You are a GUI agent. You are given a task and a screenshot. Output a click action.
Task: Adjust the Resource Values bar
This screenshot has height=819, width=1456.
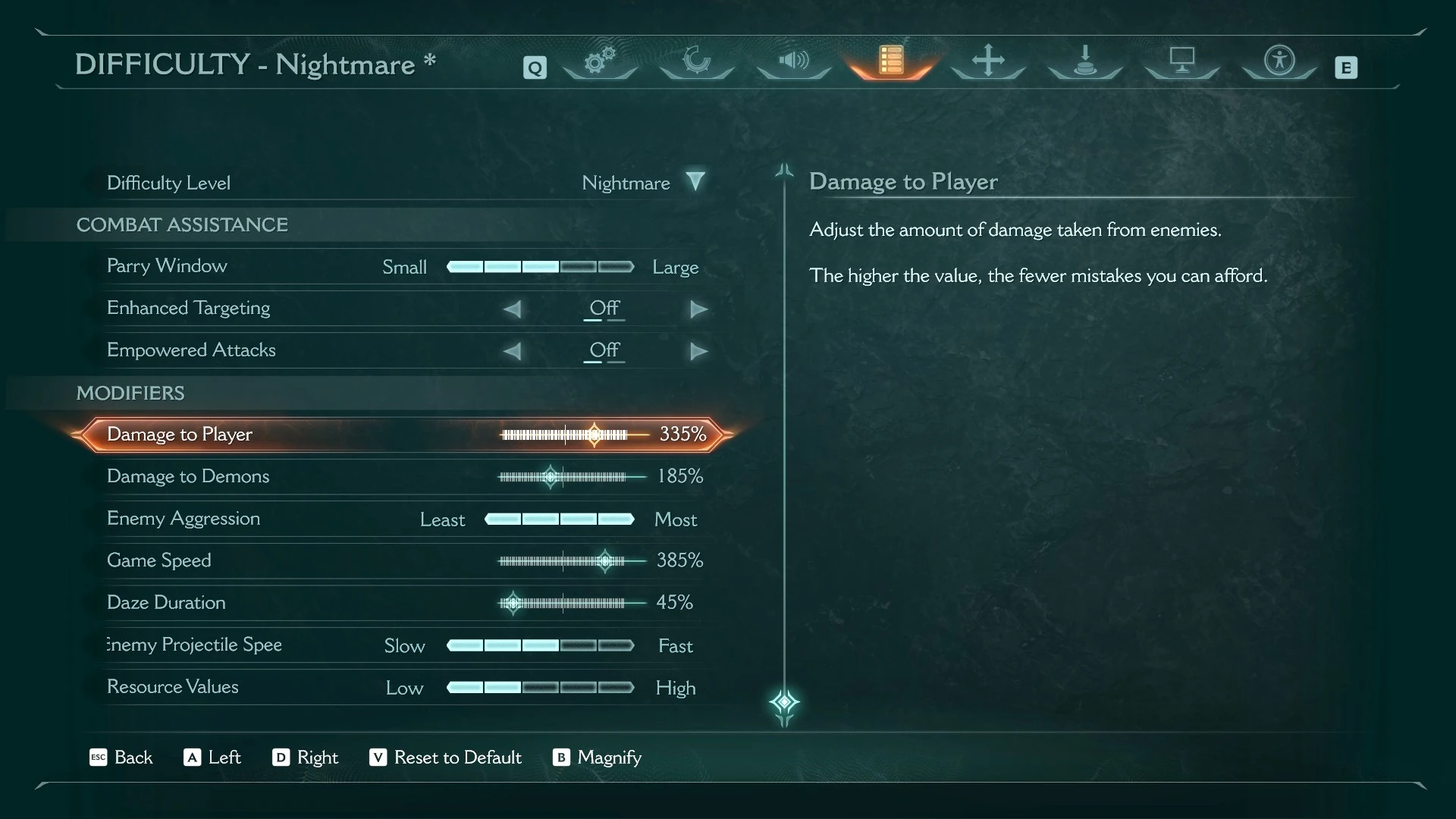pos(540,688)
